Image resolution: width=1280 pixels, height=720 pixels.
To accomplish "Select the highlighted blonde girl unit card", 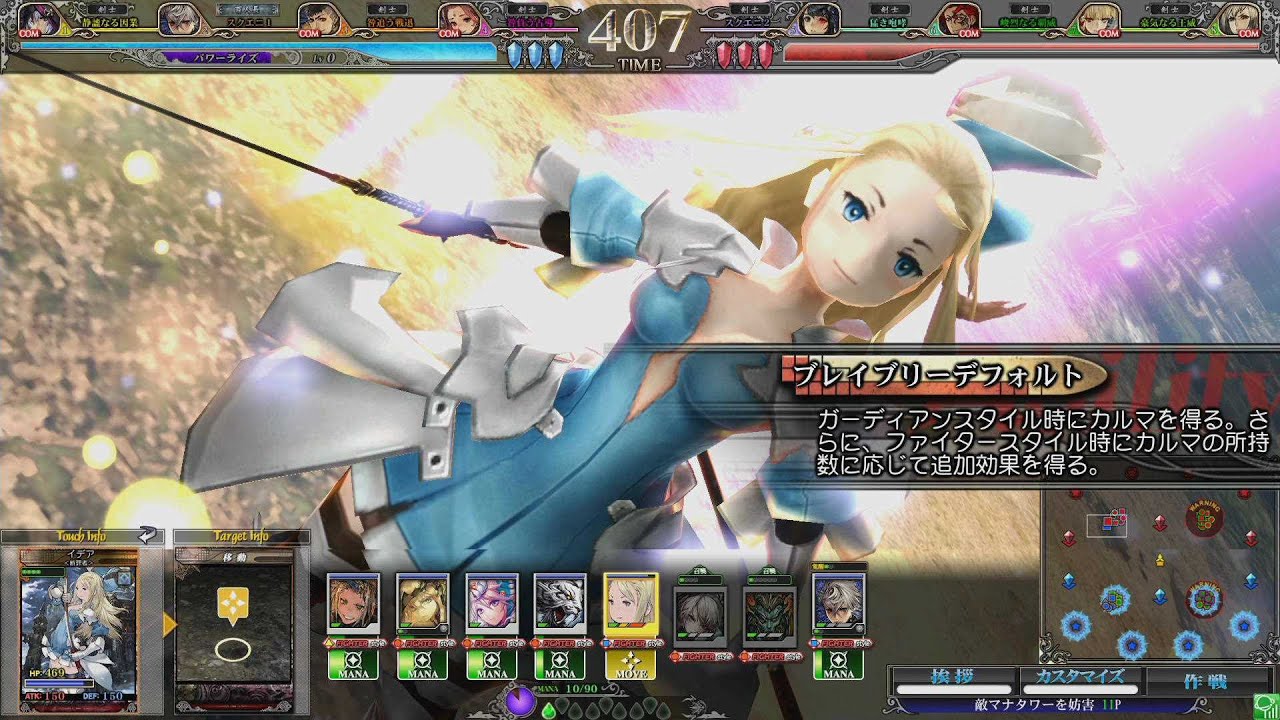I will click(x=631, y=608).
